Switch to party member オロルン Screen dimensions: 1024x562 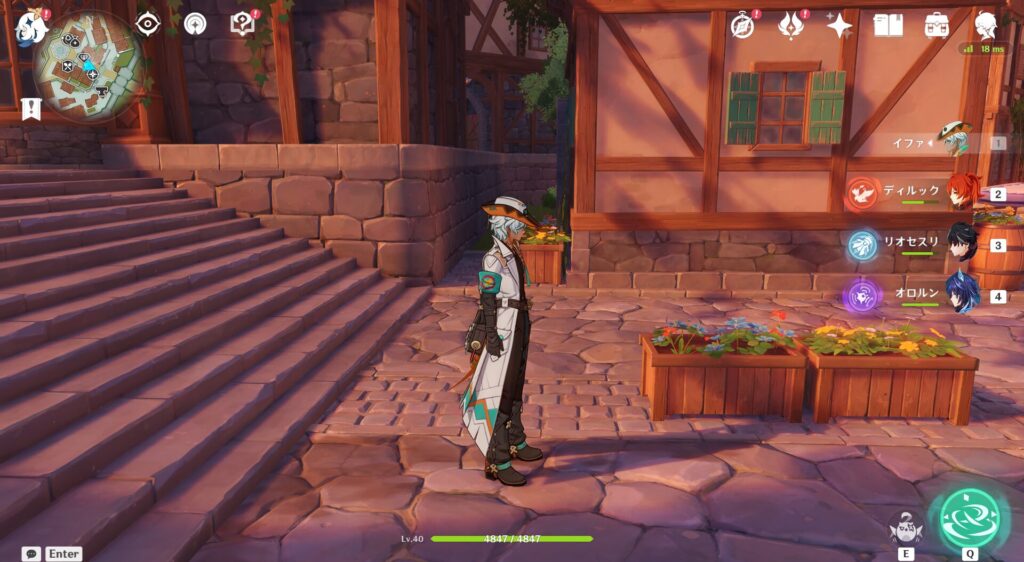pos(960,295)
